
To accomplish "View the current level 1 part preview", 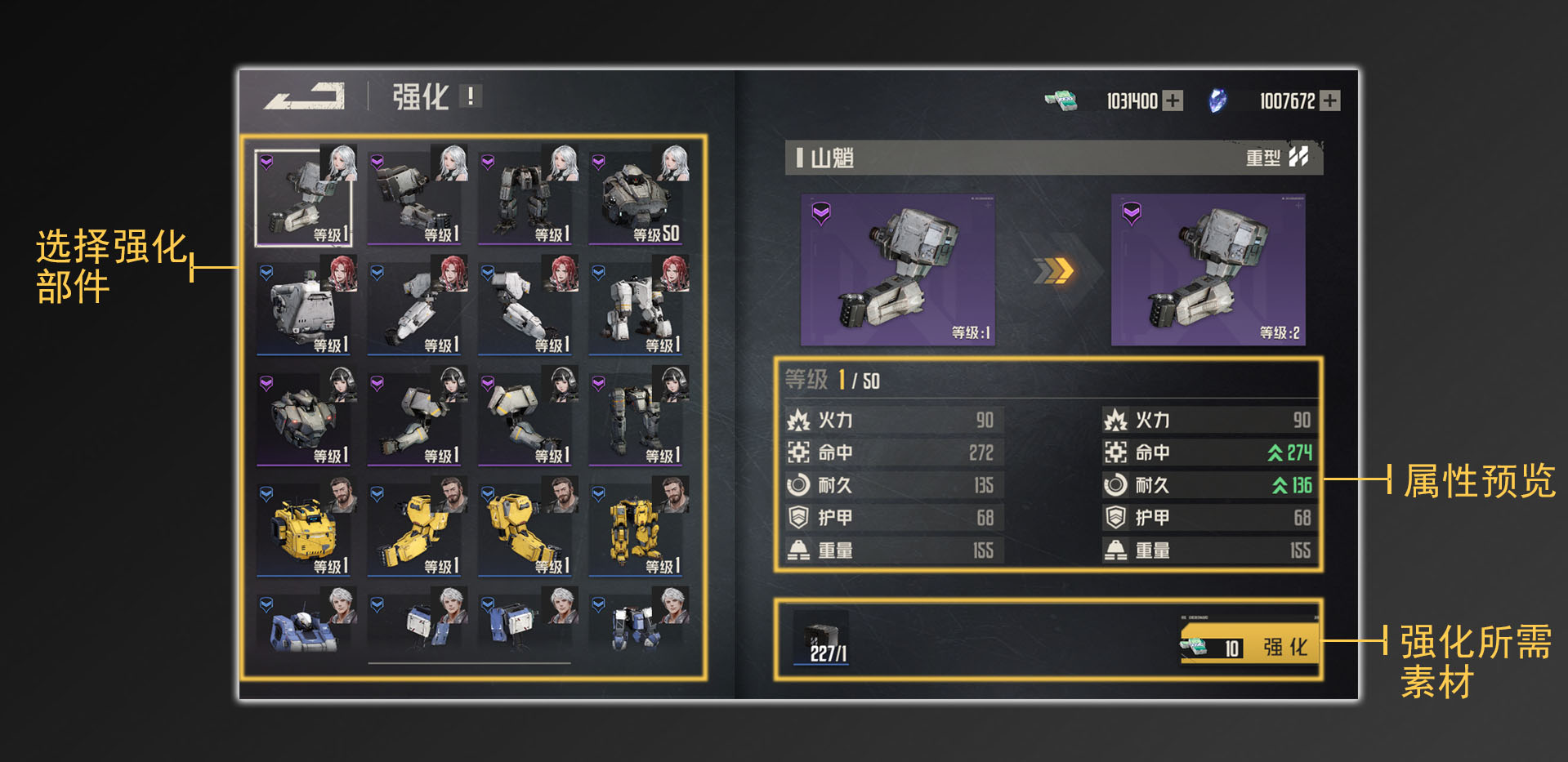I will (x=898, y=270).
